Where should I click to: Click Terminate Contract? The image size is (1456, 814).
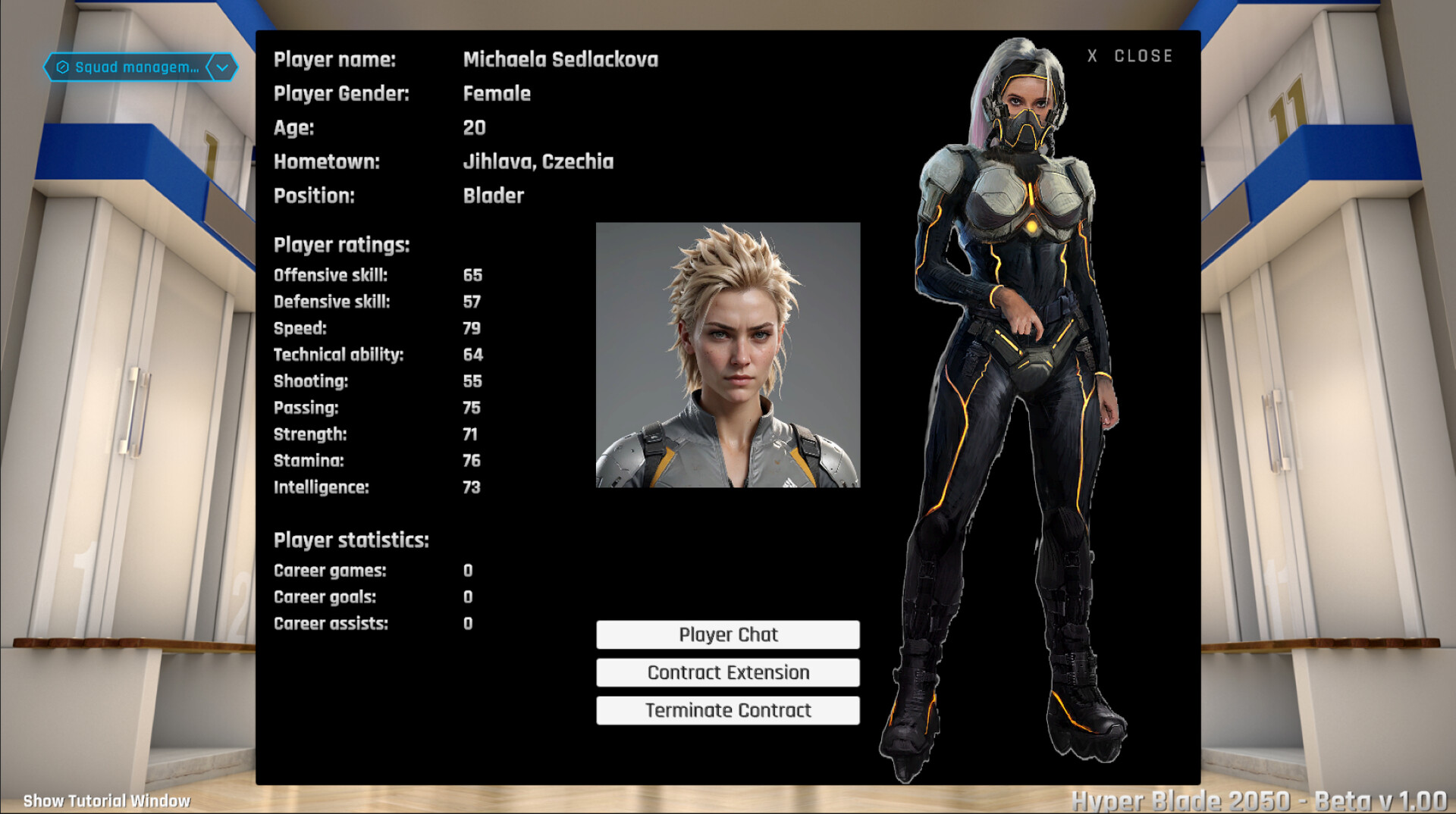[727, 710]
